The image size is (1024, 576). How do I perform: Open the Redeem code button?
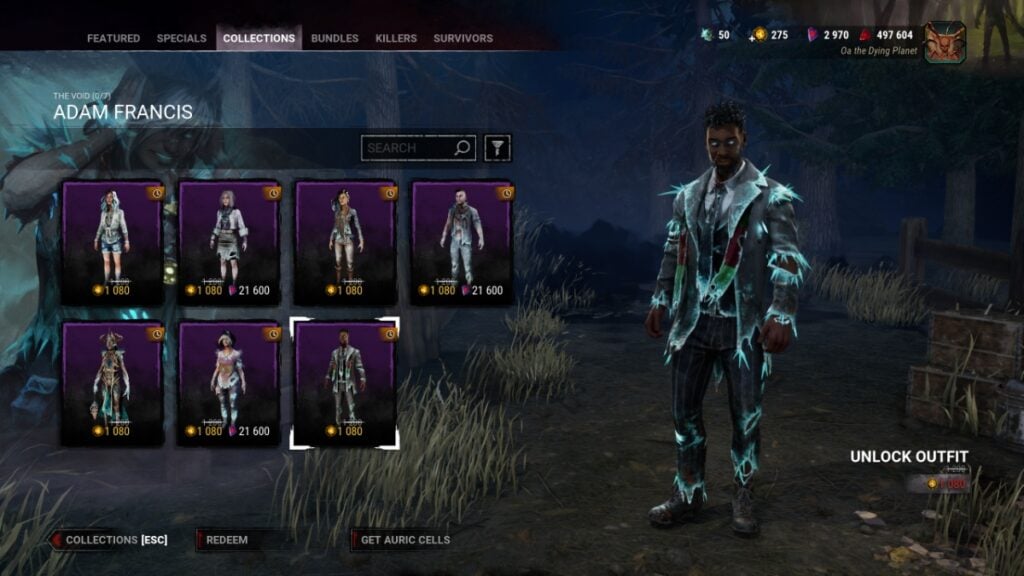click(x=227, y=540)
